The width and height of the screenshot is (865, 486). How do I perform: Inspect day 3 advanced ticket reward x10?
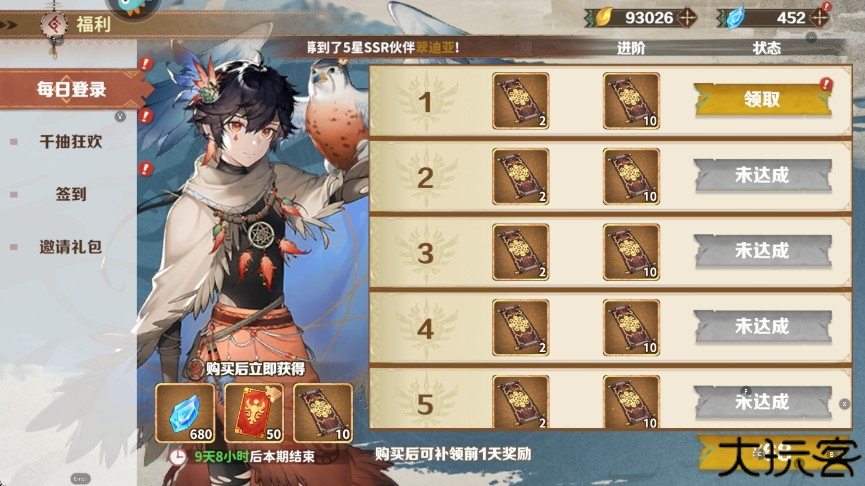click(631, 252)
